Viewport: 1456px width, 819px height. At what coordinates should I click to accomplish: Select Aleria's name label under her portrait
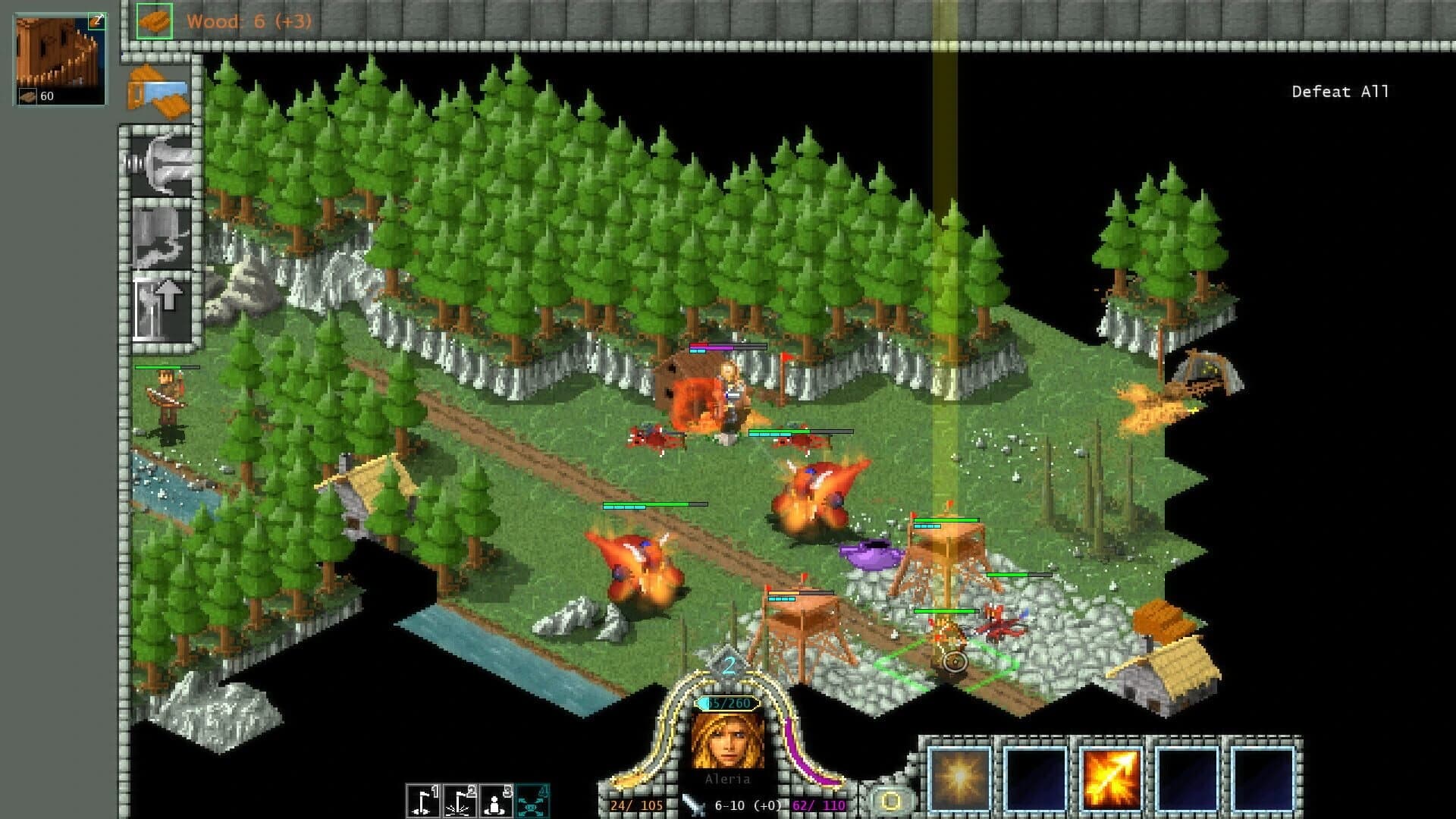730,777
